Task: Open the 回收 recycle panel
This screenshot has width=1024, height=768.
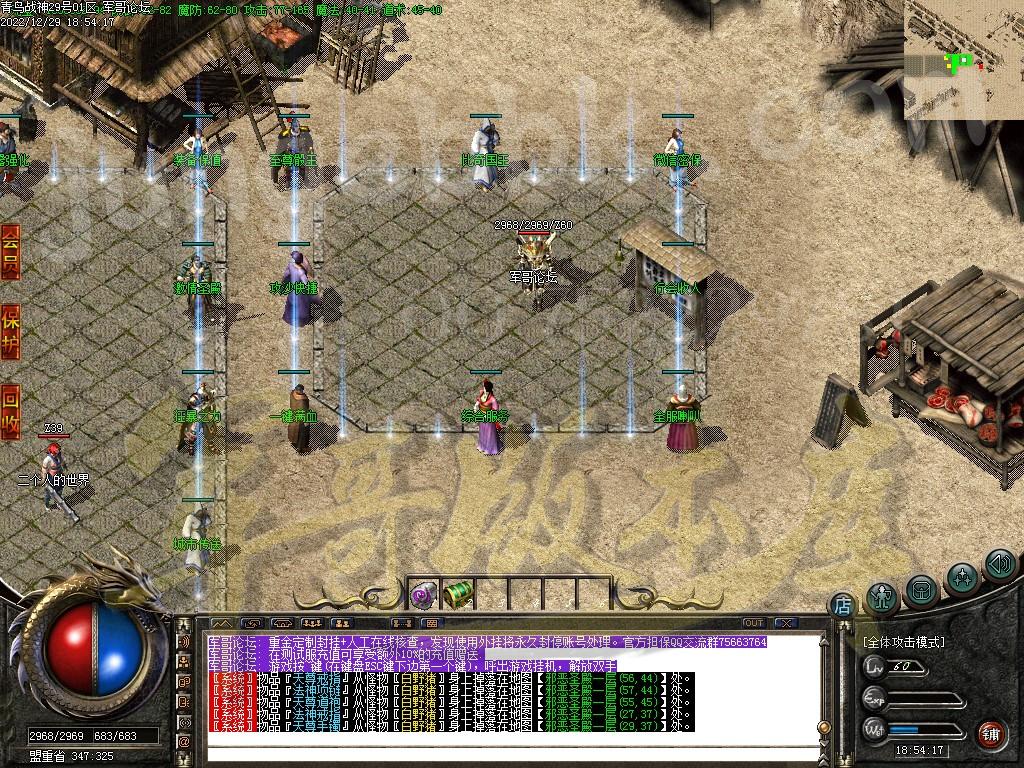Action: (x=11, y=410)
